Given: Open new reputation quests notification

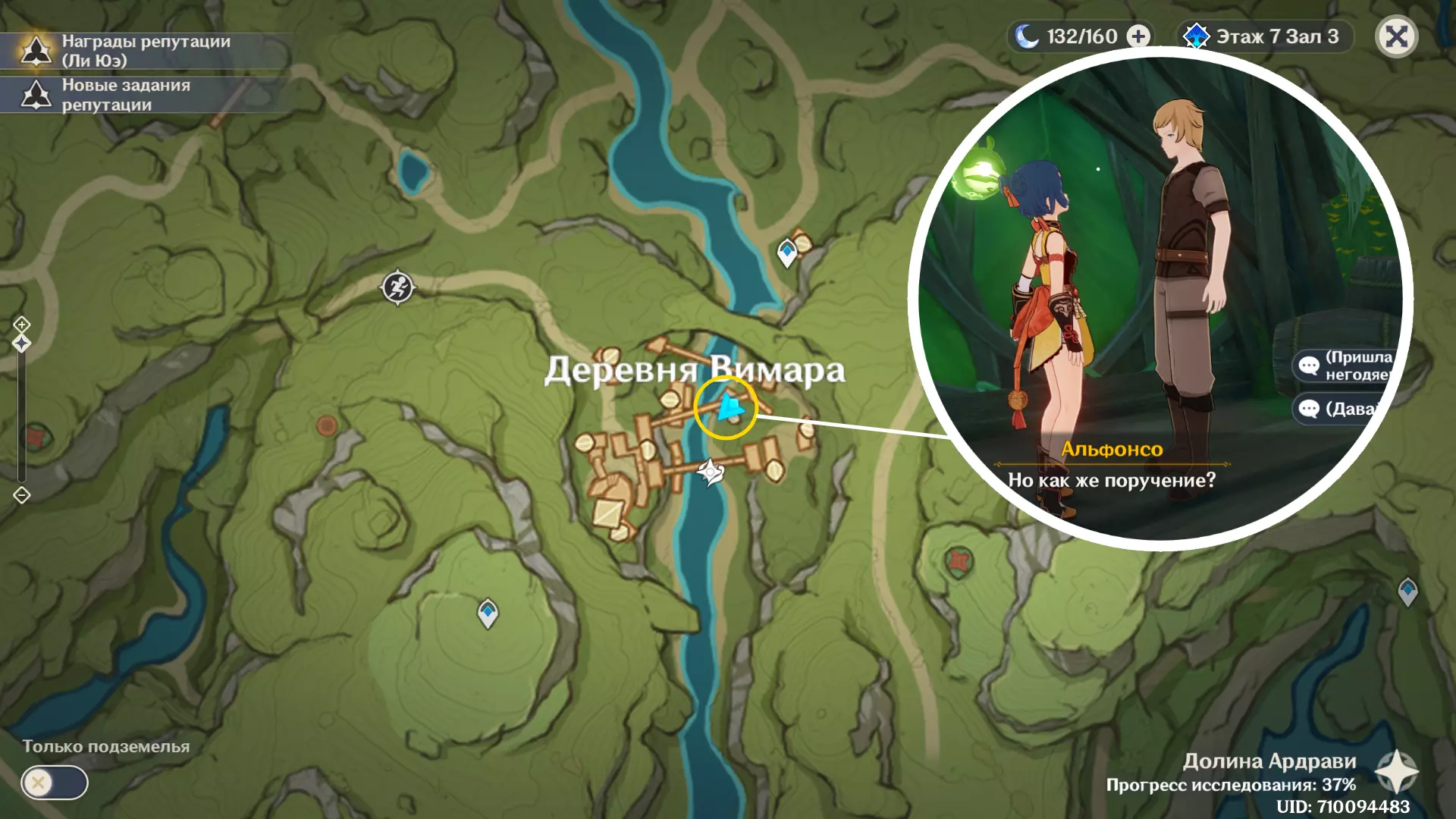Looking at the screenshot, I should point(144,95).
